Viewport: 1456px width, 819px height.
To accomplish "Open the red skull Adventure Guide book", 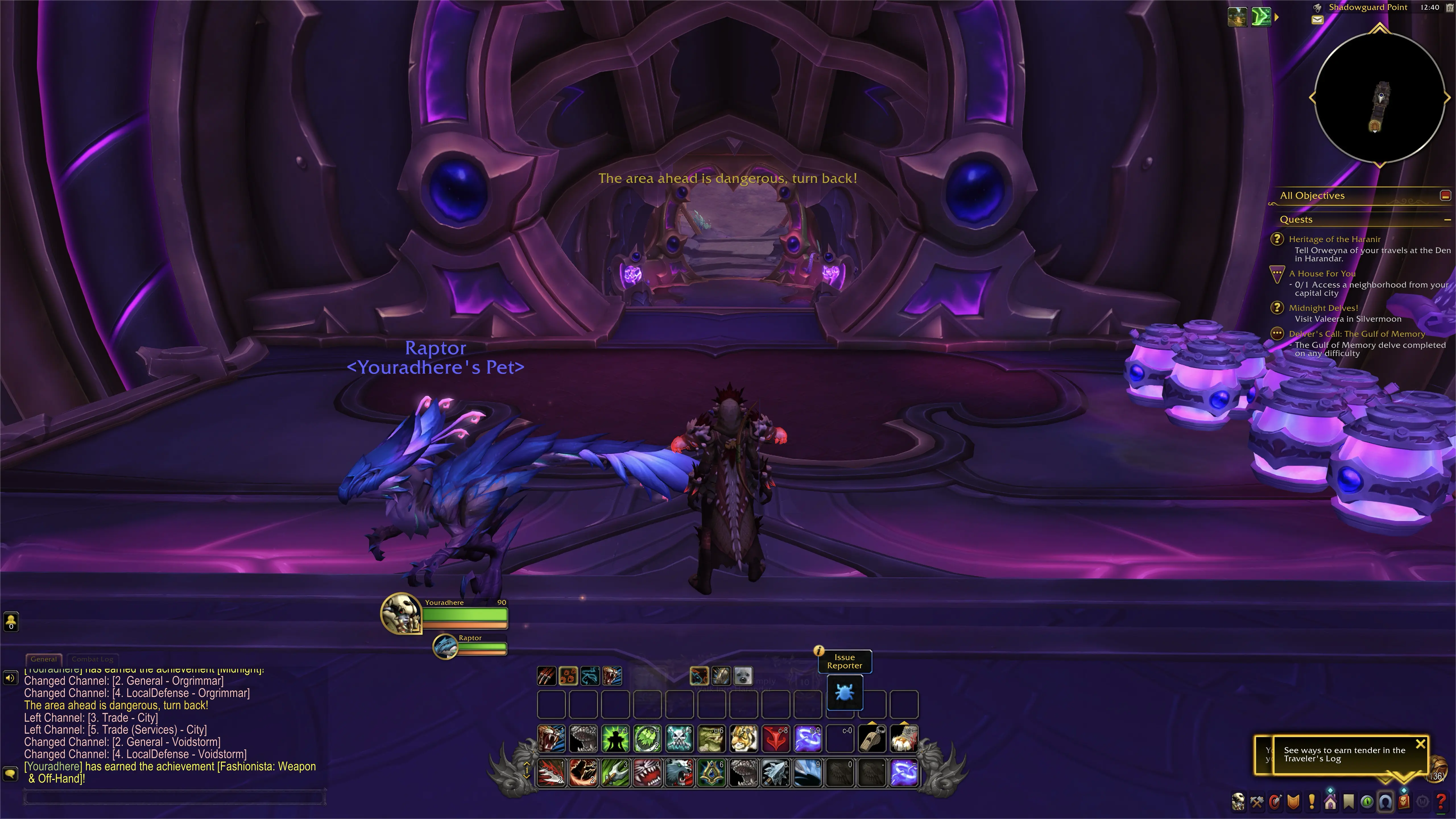I will 1403,801.
